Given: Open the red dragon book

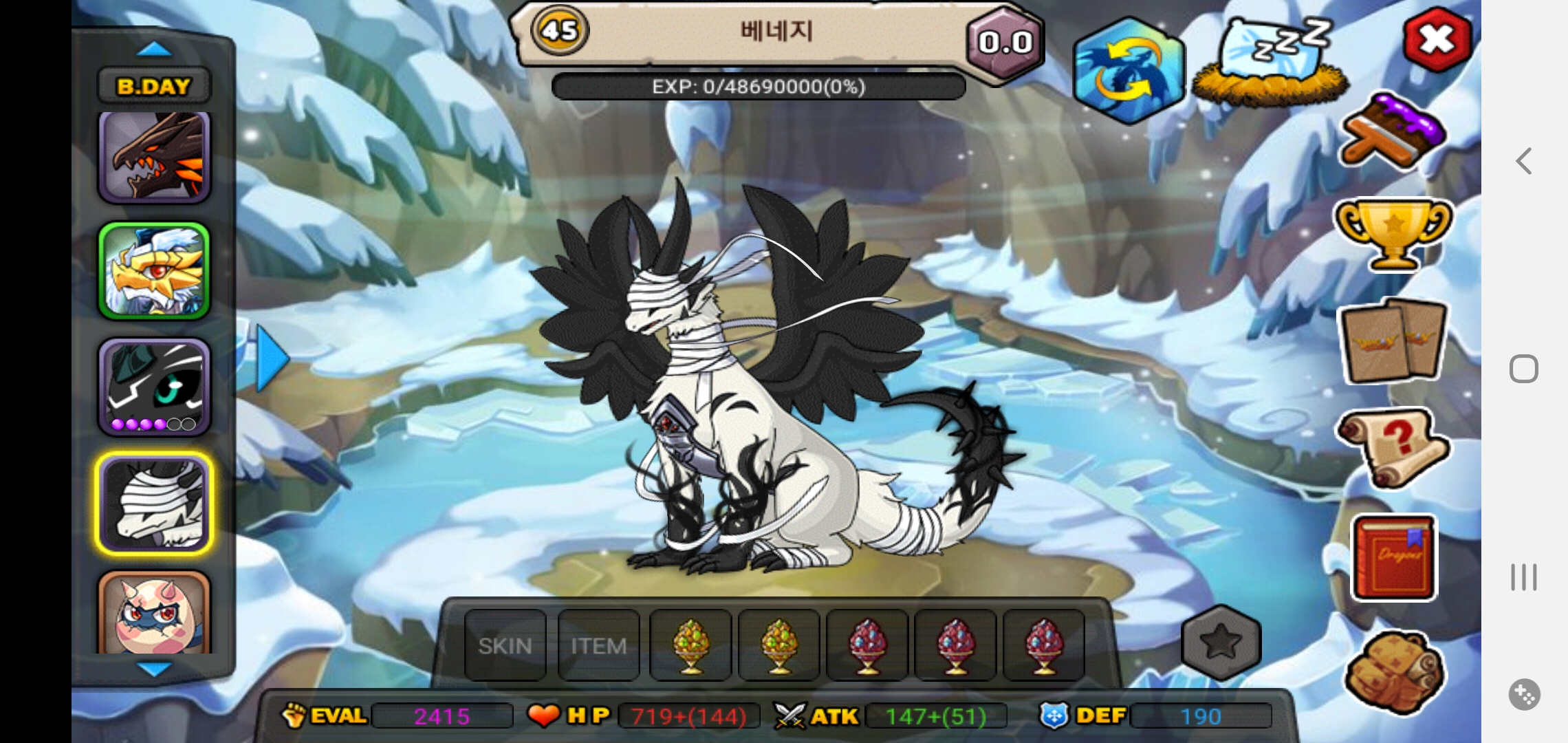Looking at the screenshot, I should pos(1393,557).
